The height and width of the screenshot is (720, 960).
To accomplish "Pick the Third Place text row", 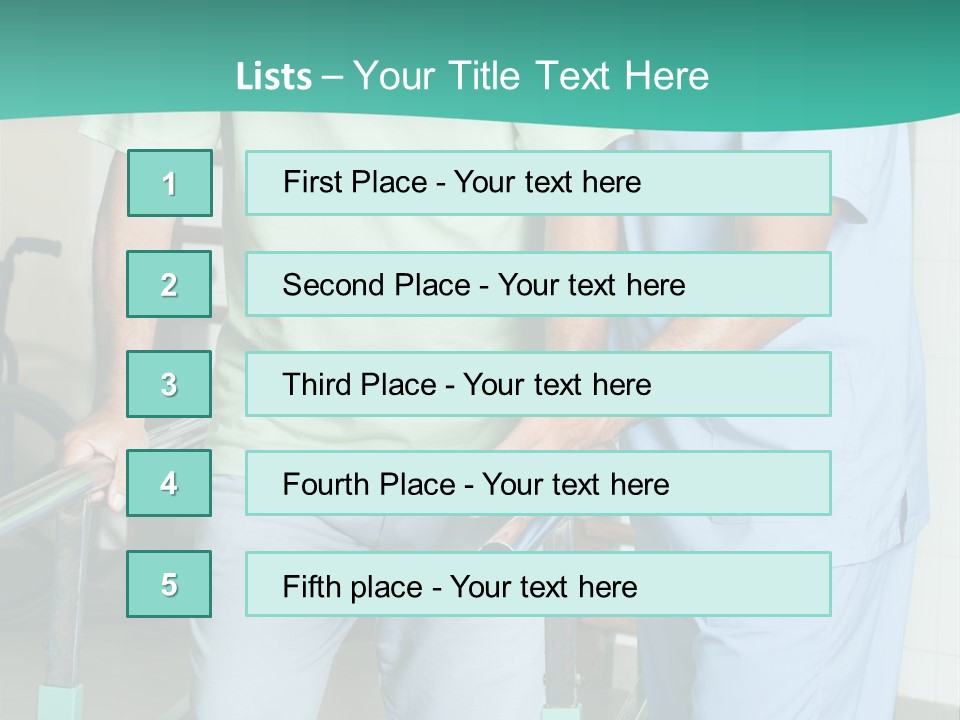I will (538, 384).
